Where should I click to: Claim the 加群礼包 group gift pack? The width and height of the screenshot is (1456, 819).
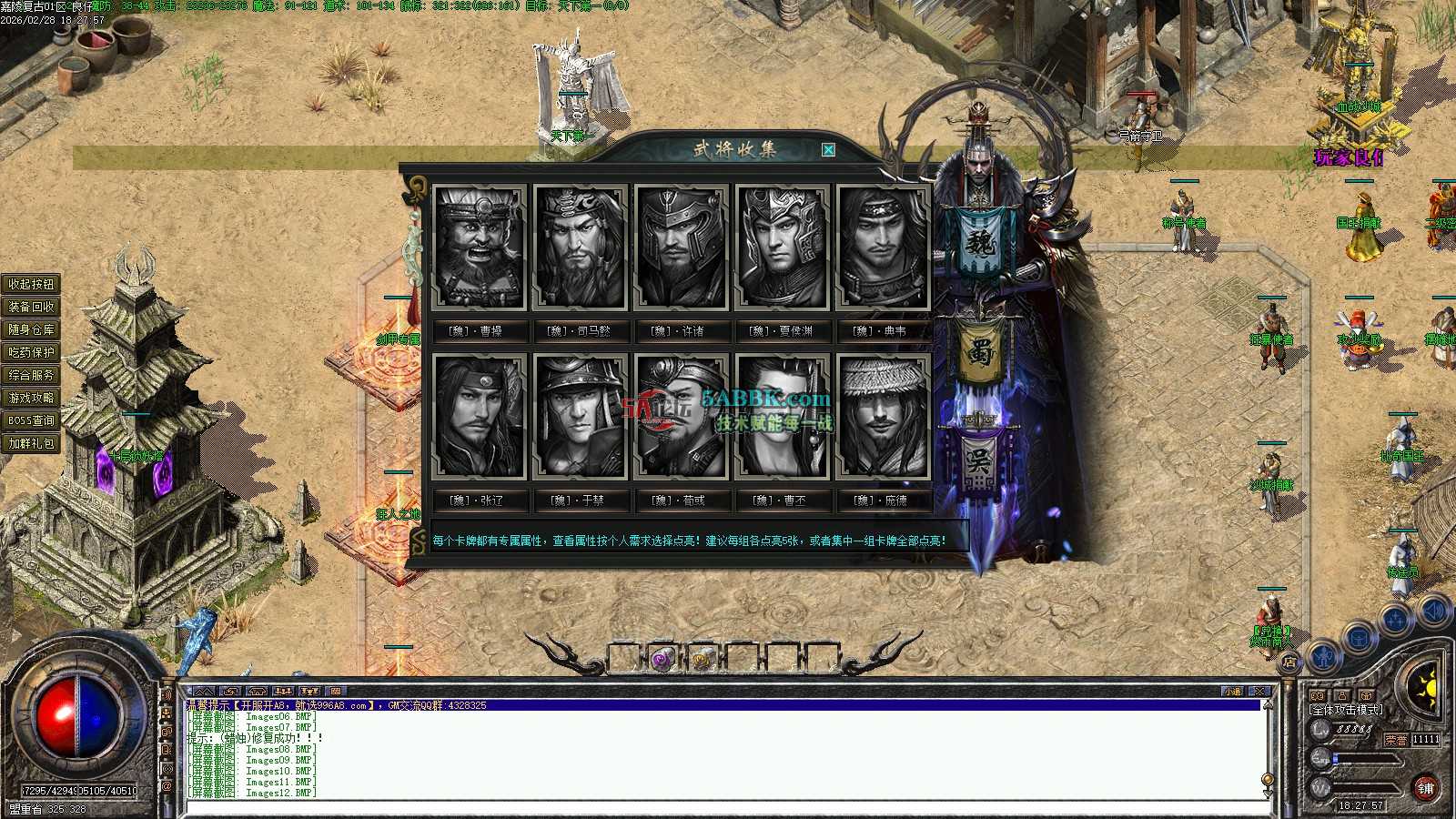pyautogui.click(x=32, y=443)
